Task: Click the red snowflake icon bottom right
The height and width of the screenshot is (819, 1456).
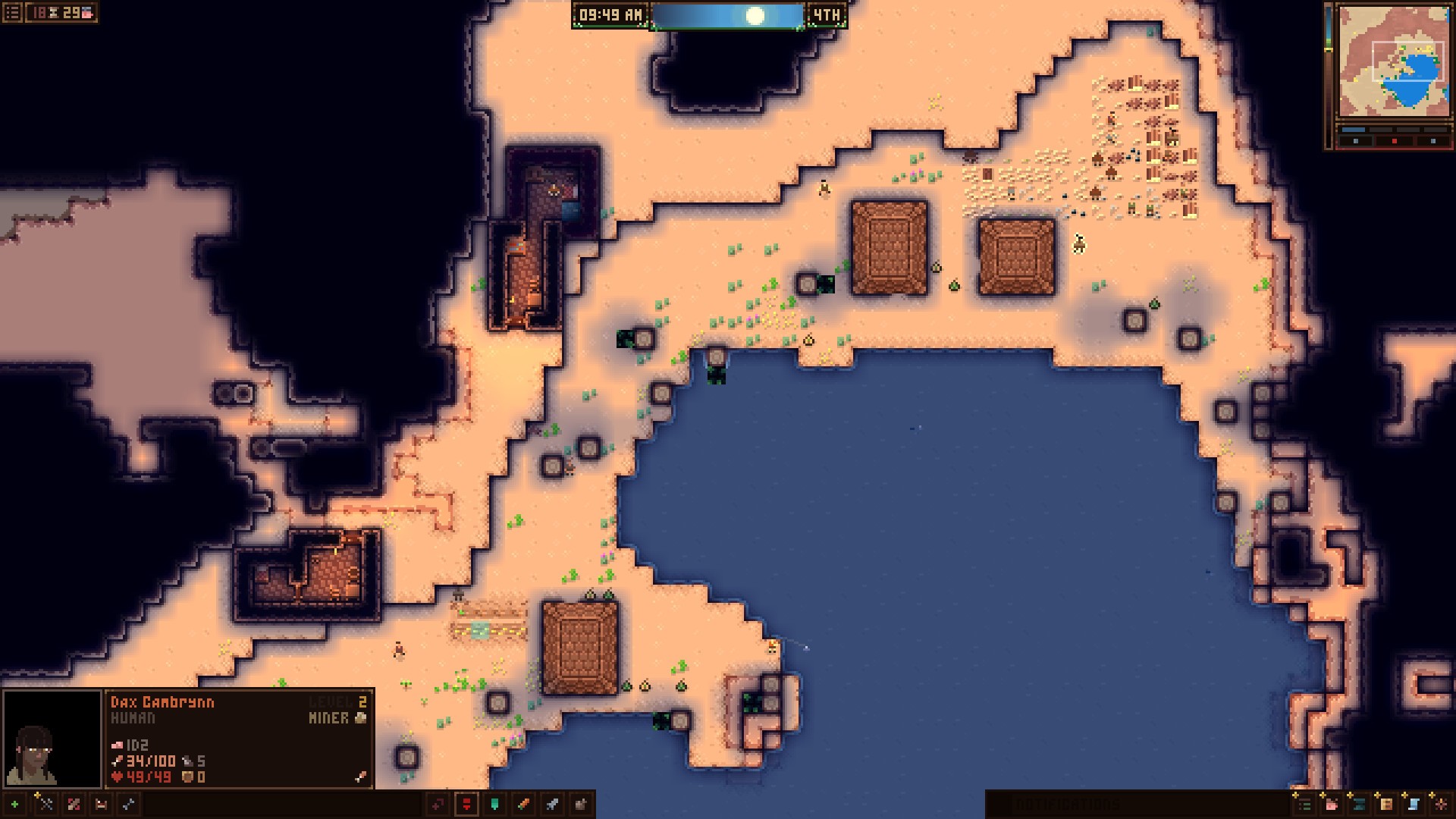Action: click(1441, 805)
